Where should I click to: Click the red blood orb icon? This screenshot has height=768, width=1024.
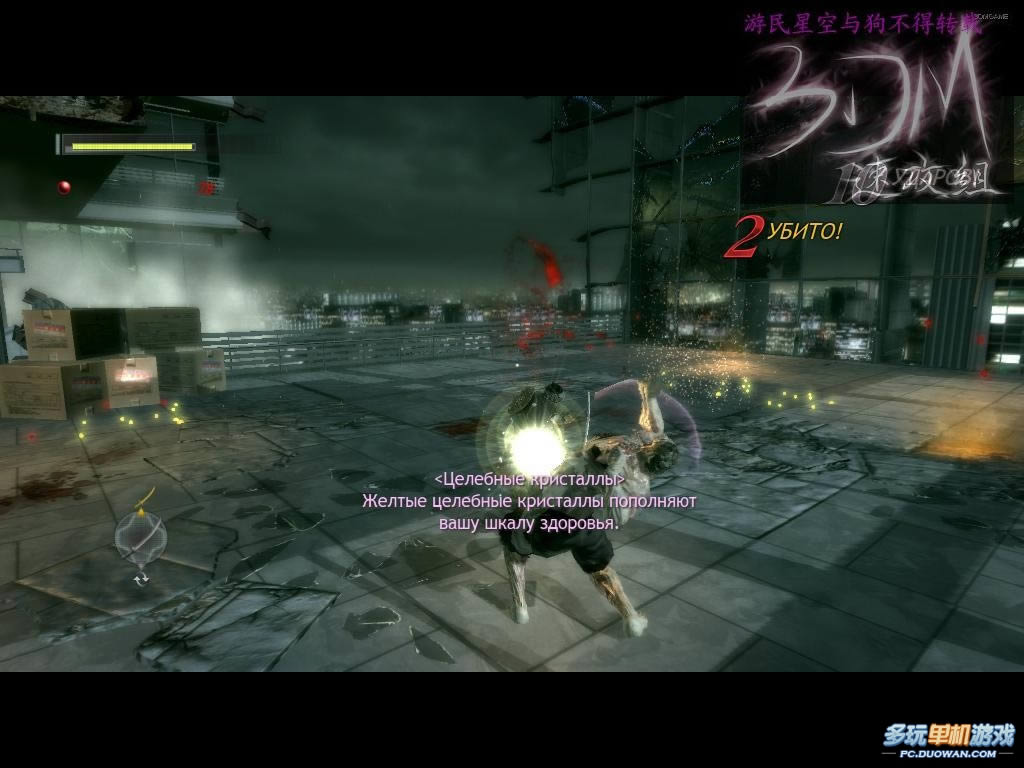coord(65,187)
